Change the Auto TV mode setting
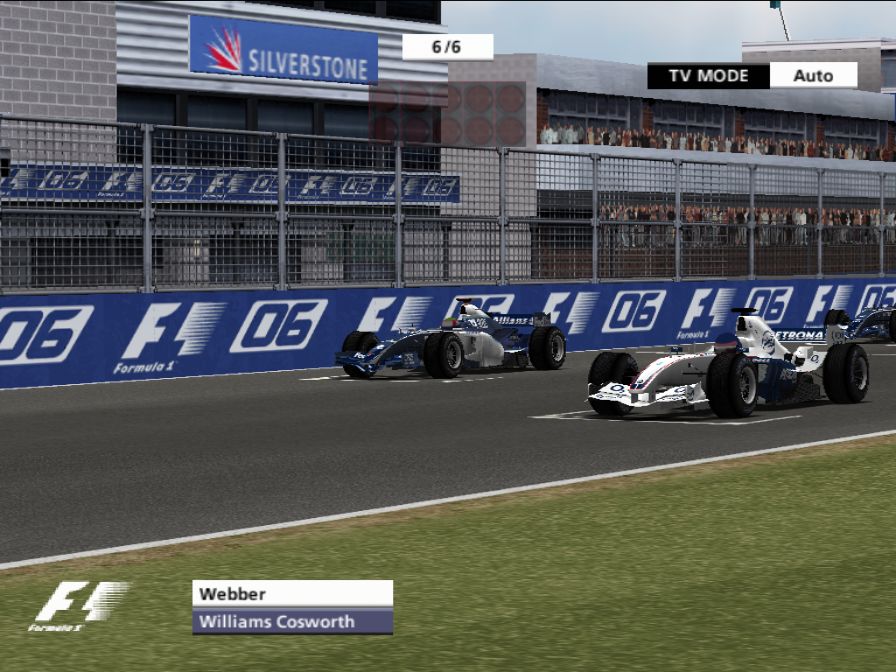 [x=813, y=75]
